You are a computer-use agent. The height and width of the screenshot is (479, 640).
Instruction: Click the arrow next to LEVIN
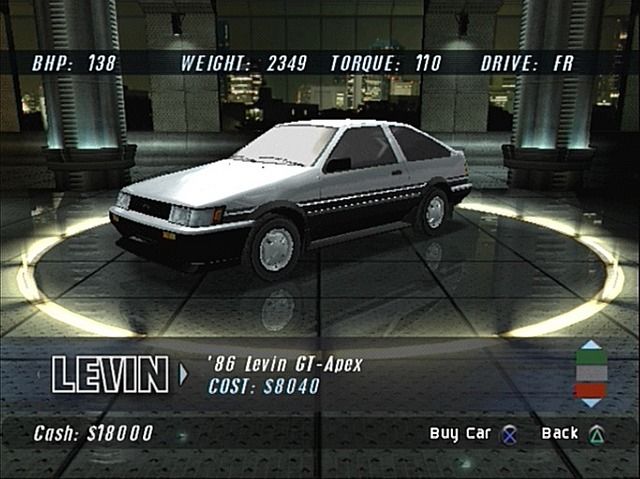(x=183, y=375)
